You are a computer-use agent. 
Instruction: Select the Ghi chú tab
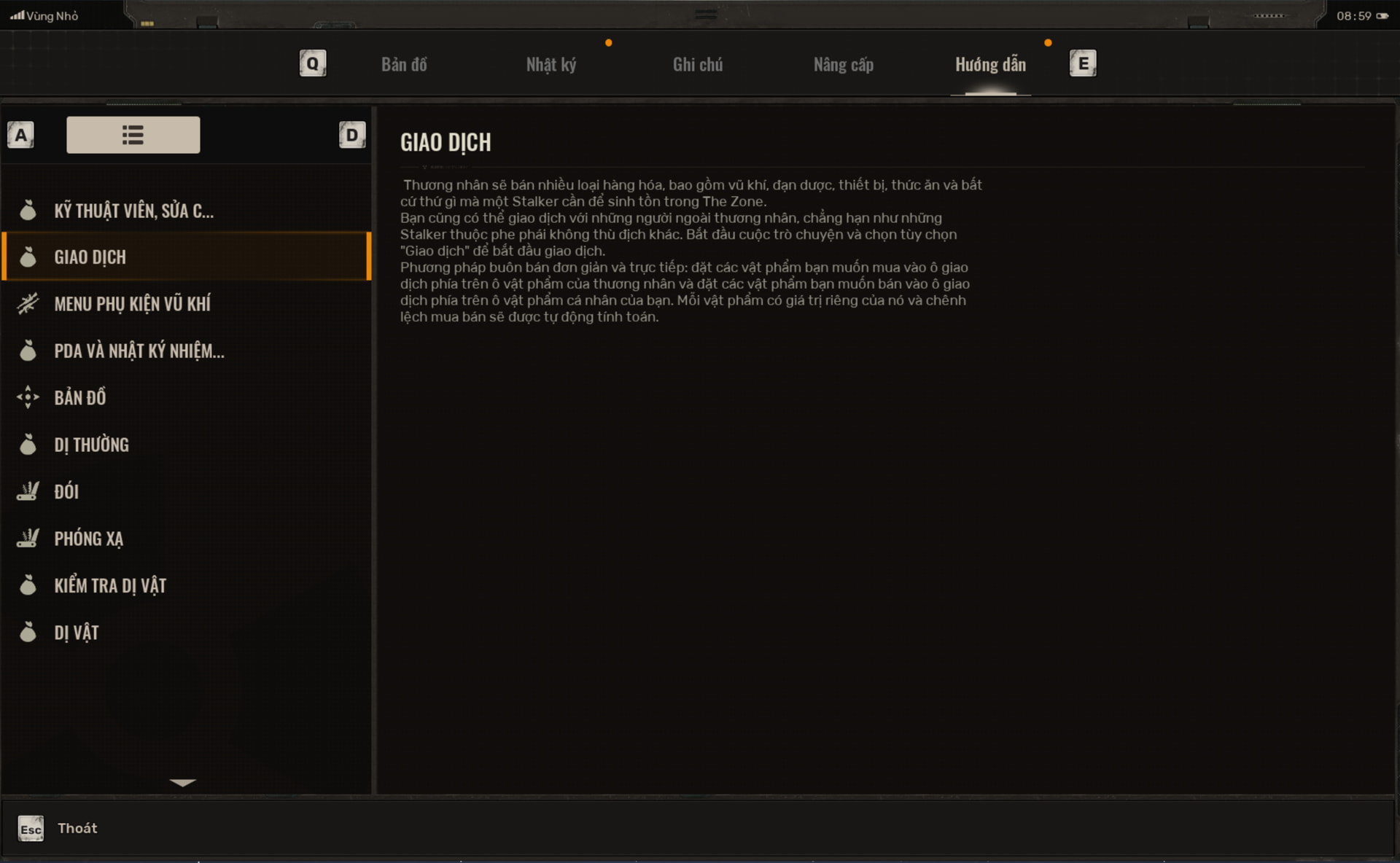(x=698, y=65)
